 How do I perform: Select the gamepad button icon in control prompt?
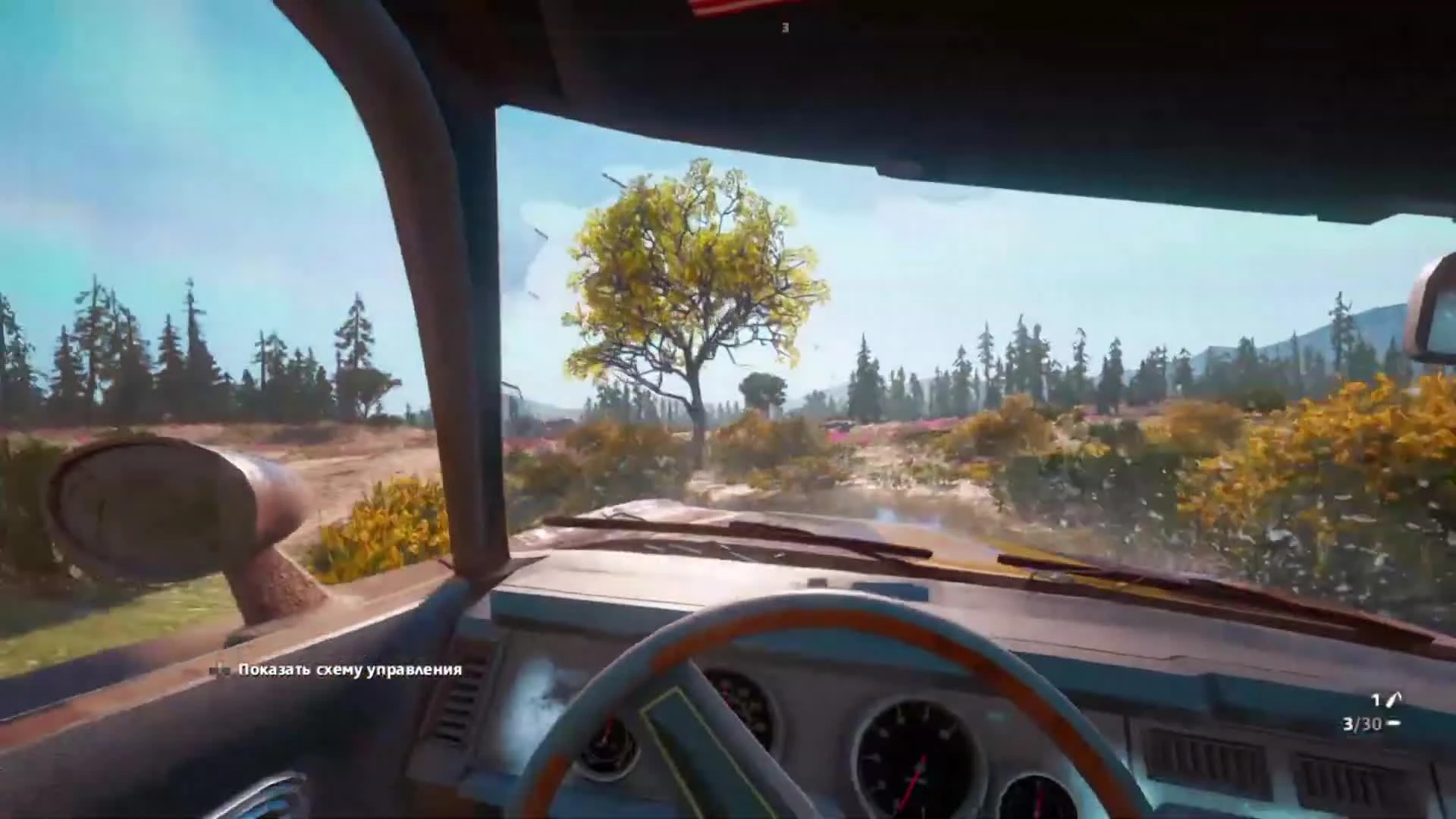[x=218, y=670]
